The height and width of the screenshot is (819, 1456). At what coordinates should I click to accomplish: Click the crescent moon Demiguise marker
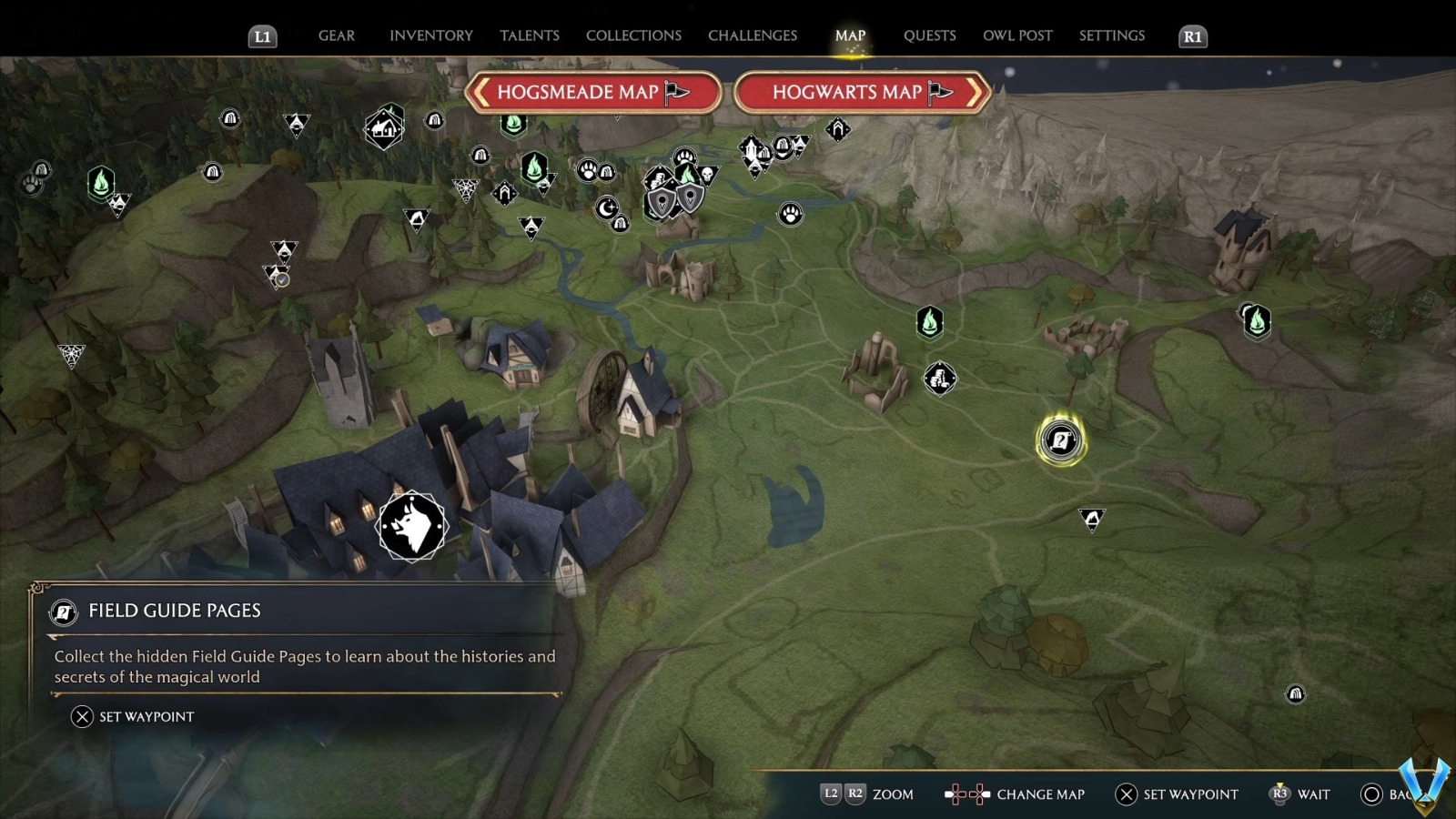pyautogui.click(x=606, y=208)
